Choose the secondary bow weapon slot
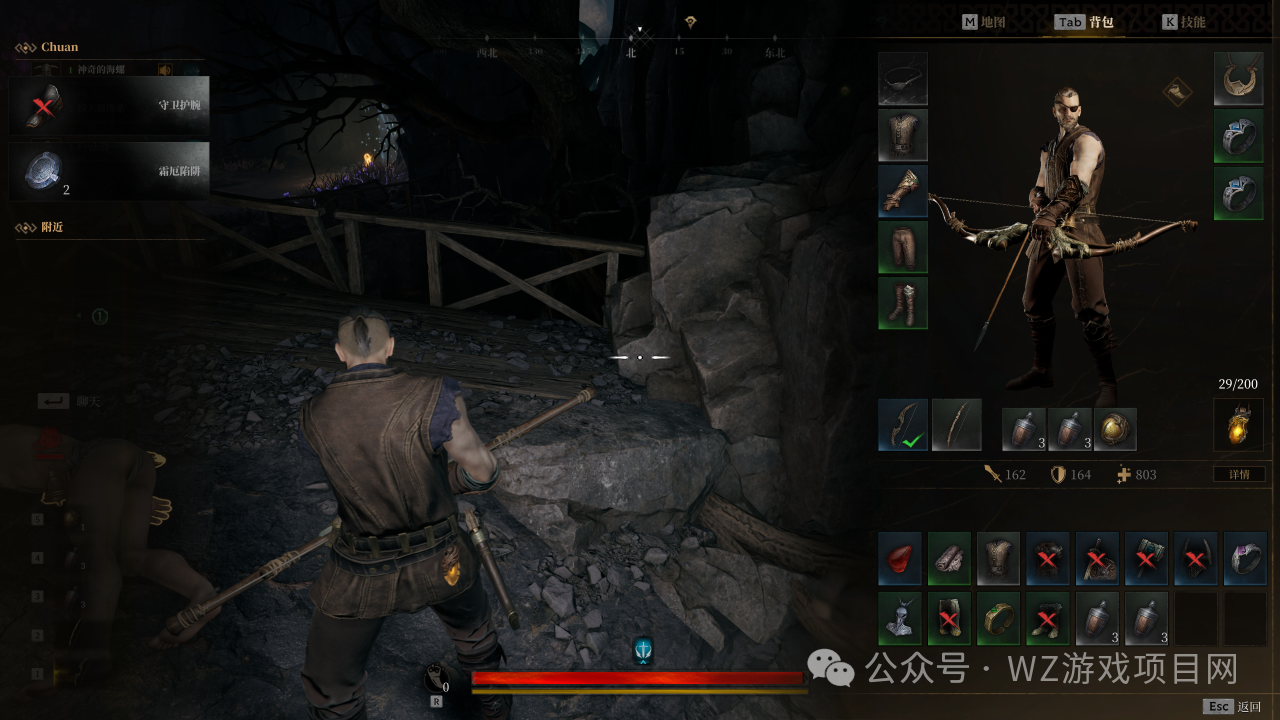 957,425
